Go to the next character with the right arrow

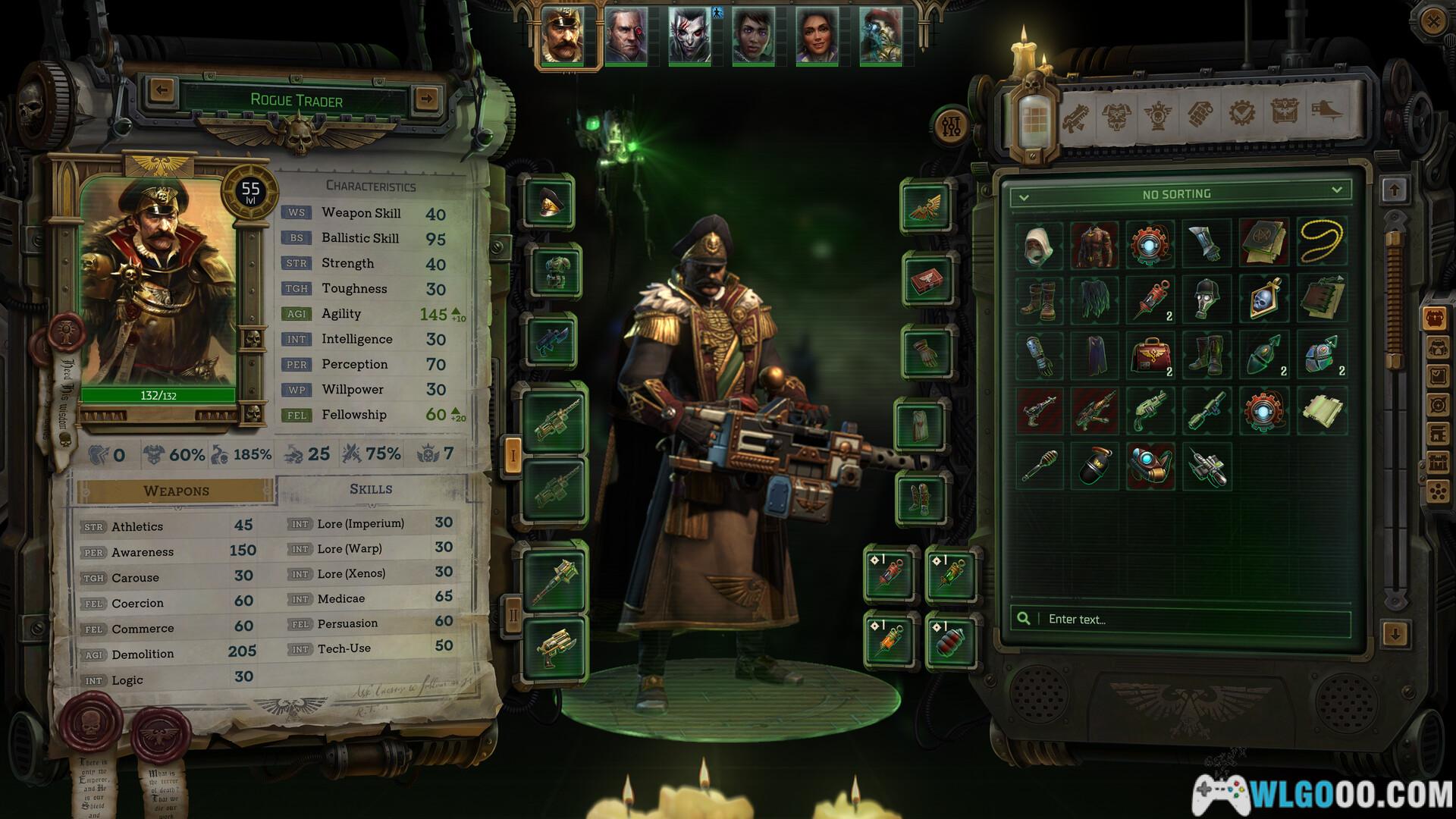tap(427, 98)
